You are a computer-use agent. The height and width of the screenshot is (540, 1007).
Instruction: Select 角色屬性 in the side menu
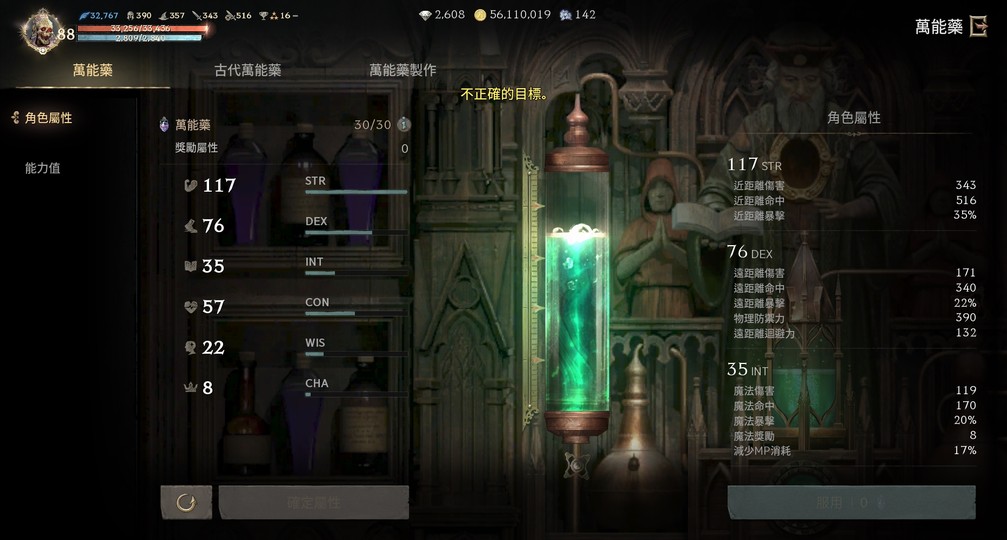(x=48, y=118)
